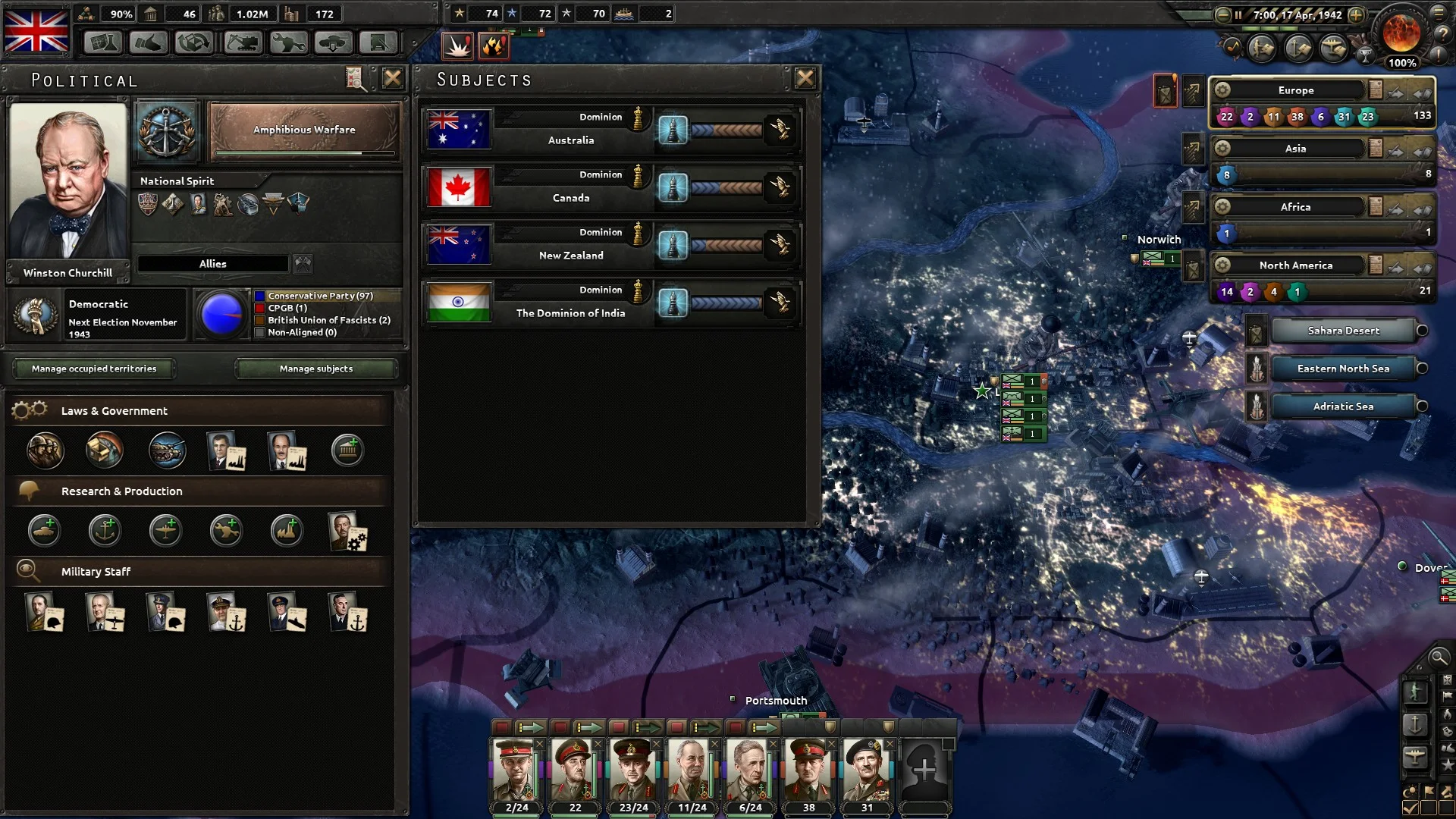Click the Manage occupied territories button
This screenshot has height=819, width=1456.
pyautogui.click(x=93, y=369)
